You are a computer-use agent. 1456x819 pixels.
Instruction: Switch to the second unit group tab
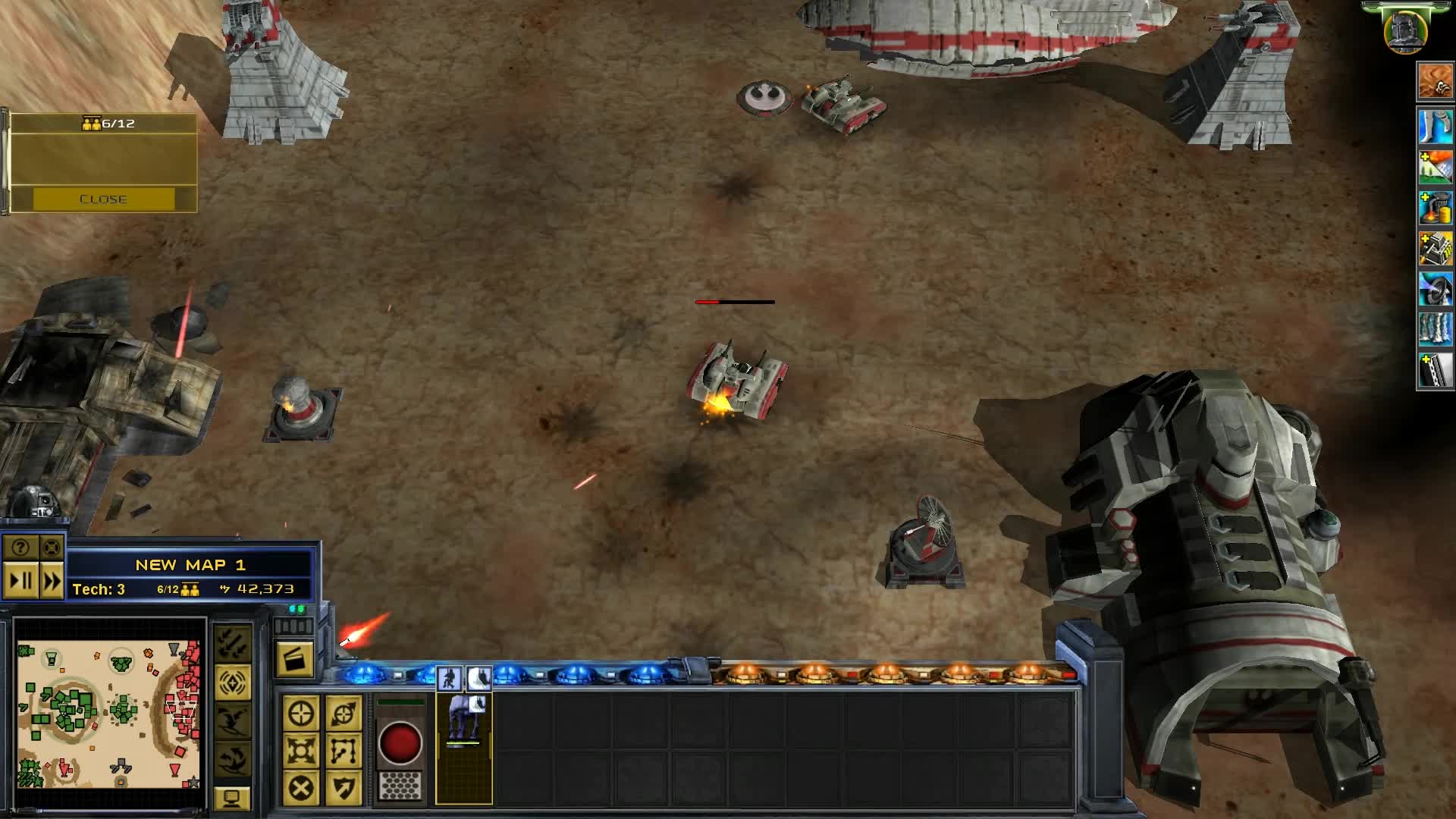479,677
